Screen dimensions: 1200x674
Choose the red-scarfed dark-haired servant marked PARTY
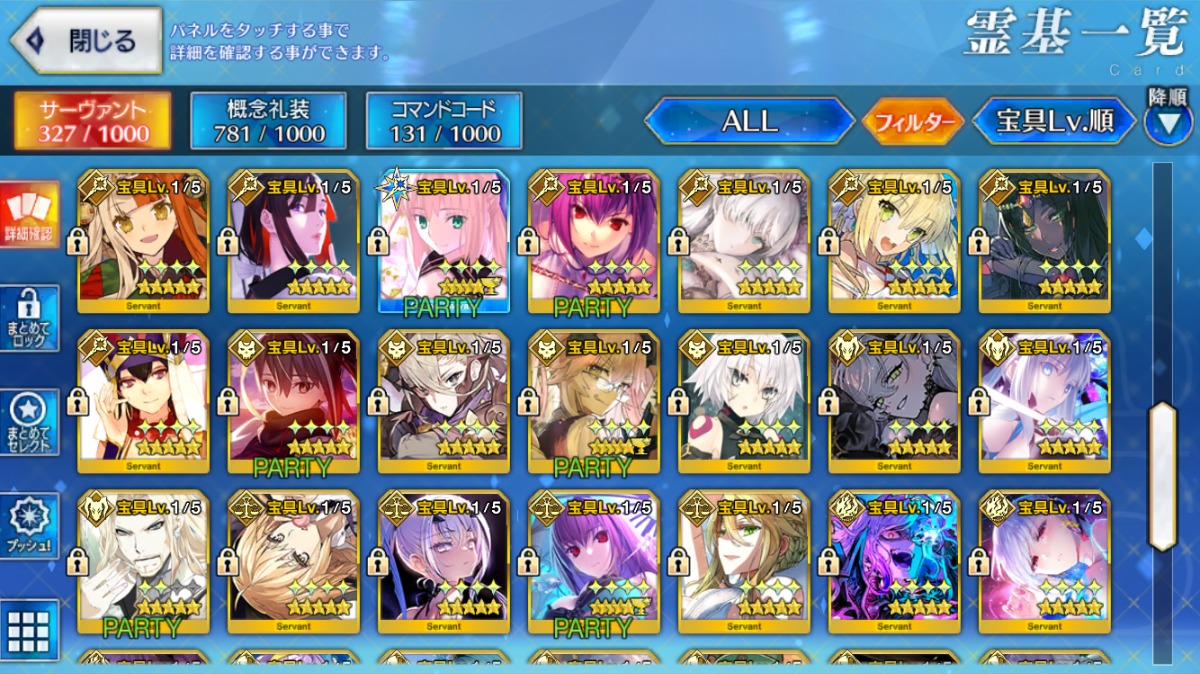point(294,401)
